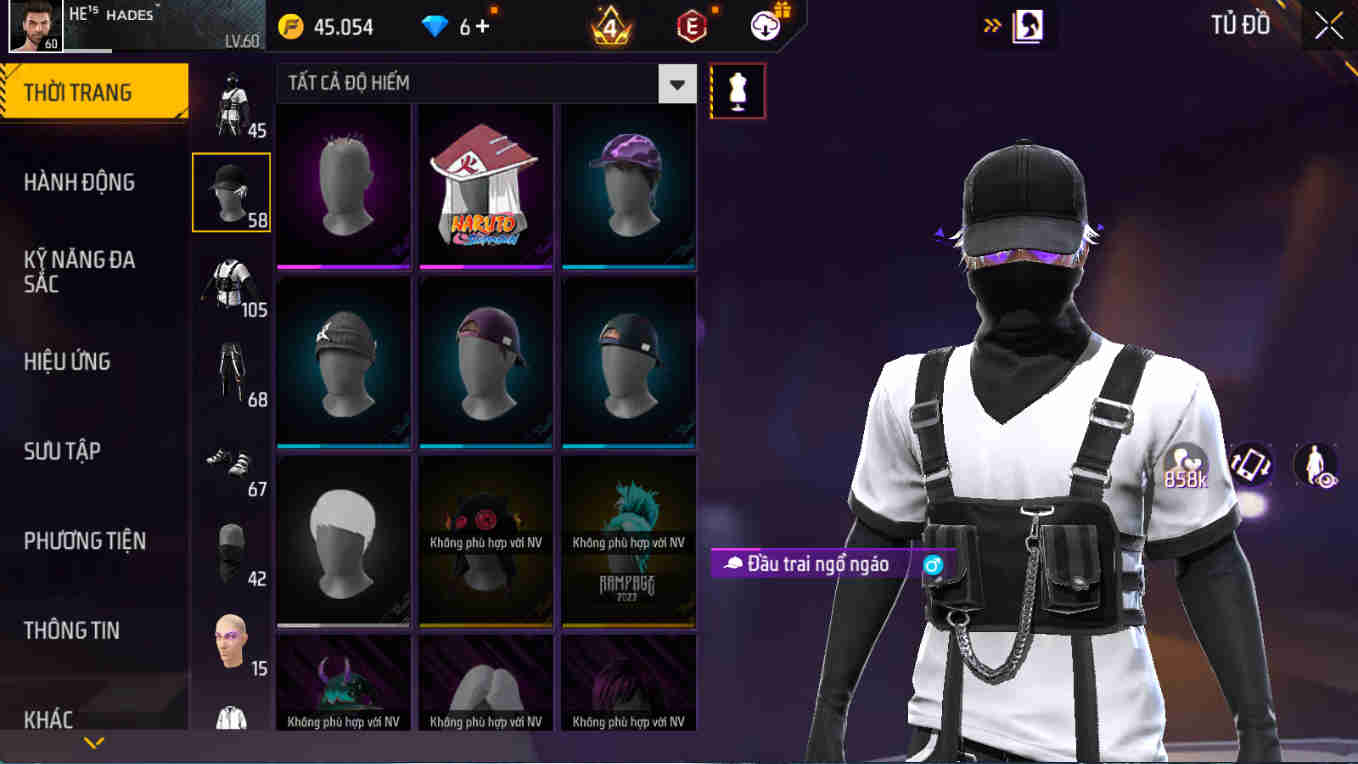
Task: Click the mannequin try-on slot
Action: click(738, 90)
